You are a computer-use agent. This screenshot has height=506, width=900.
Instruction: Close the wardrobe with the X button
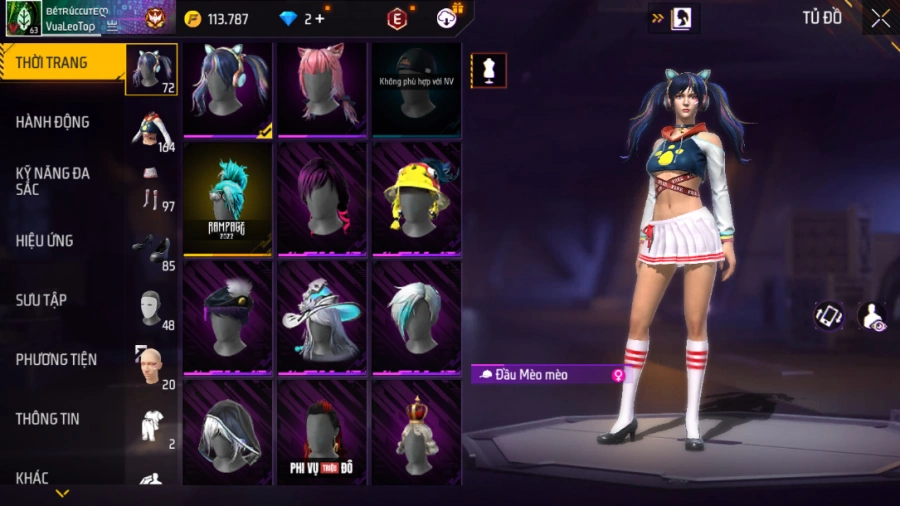click(880, 18)
